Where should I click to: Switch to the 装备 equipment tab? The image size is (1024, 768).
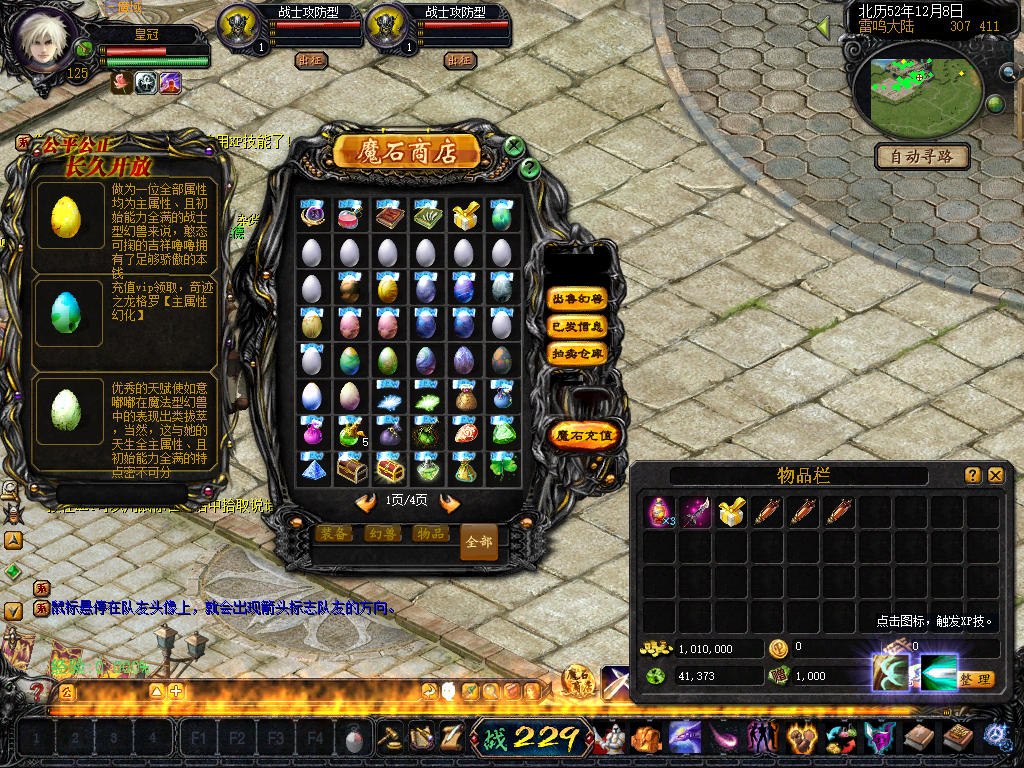point(334,534)
